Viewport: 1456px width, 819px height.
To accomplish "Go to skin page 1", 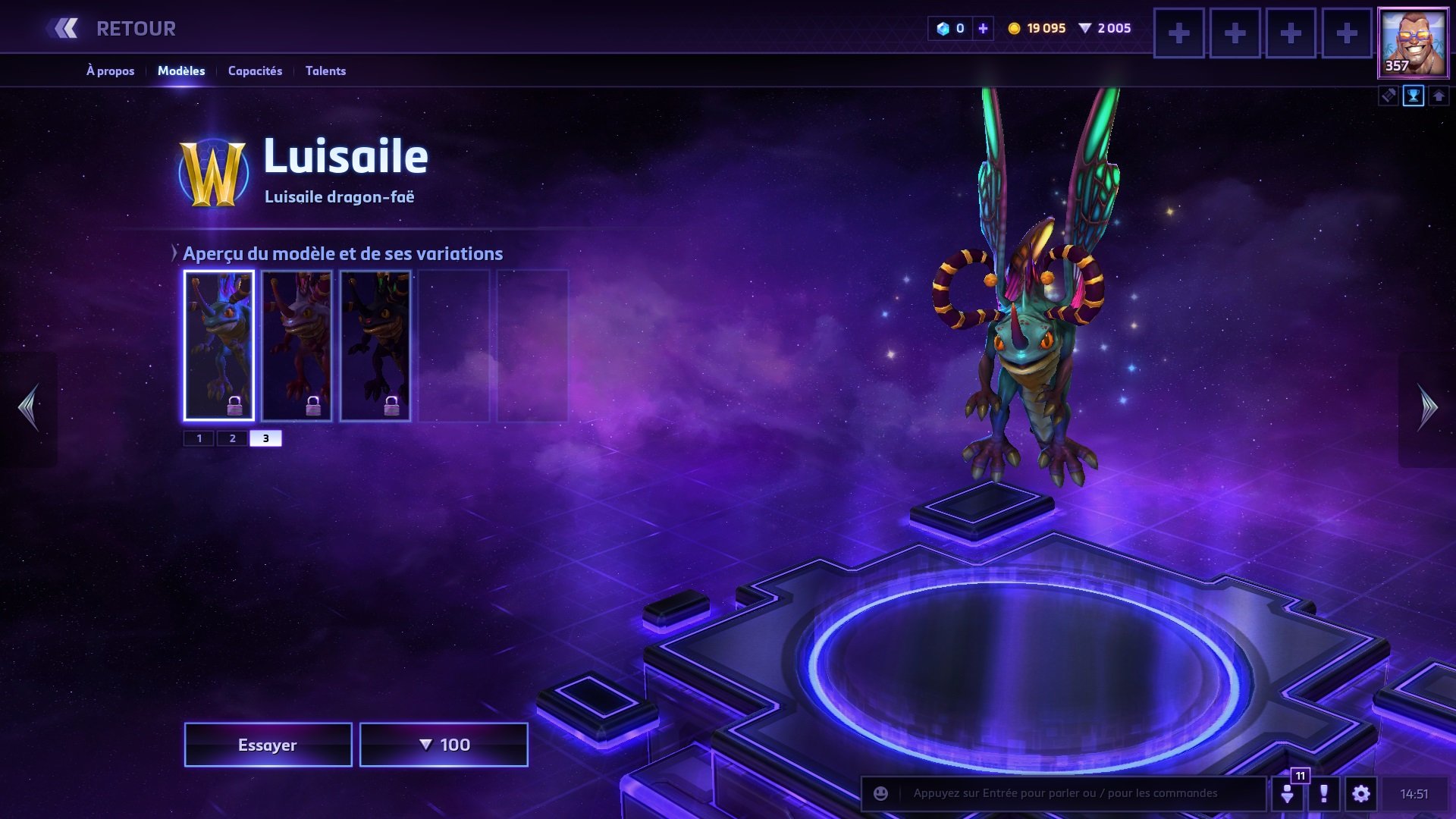I will click(199, 438).
